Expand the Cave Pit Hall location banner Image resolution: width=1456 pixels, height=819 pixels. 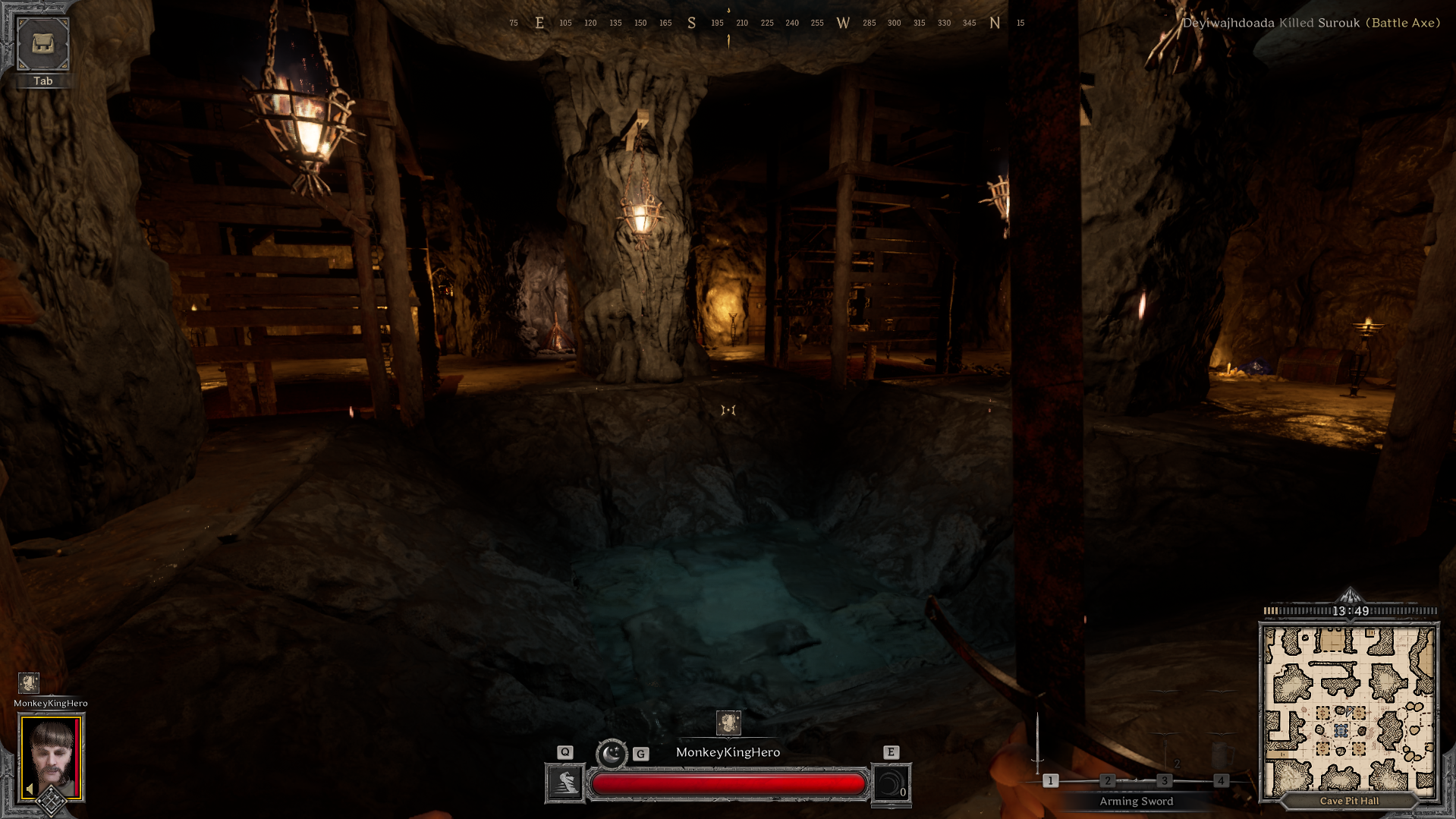click(x=1350, y=801)
